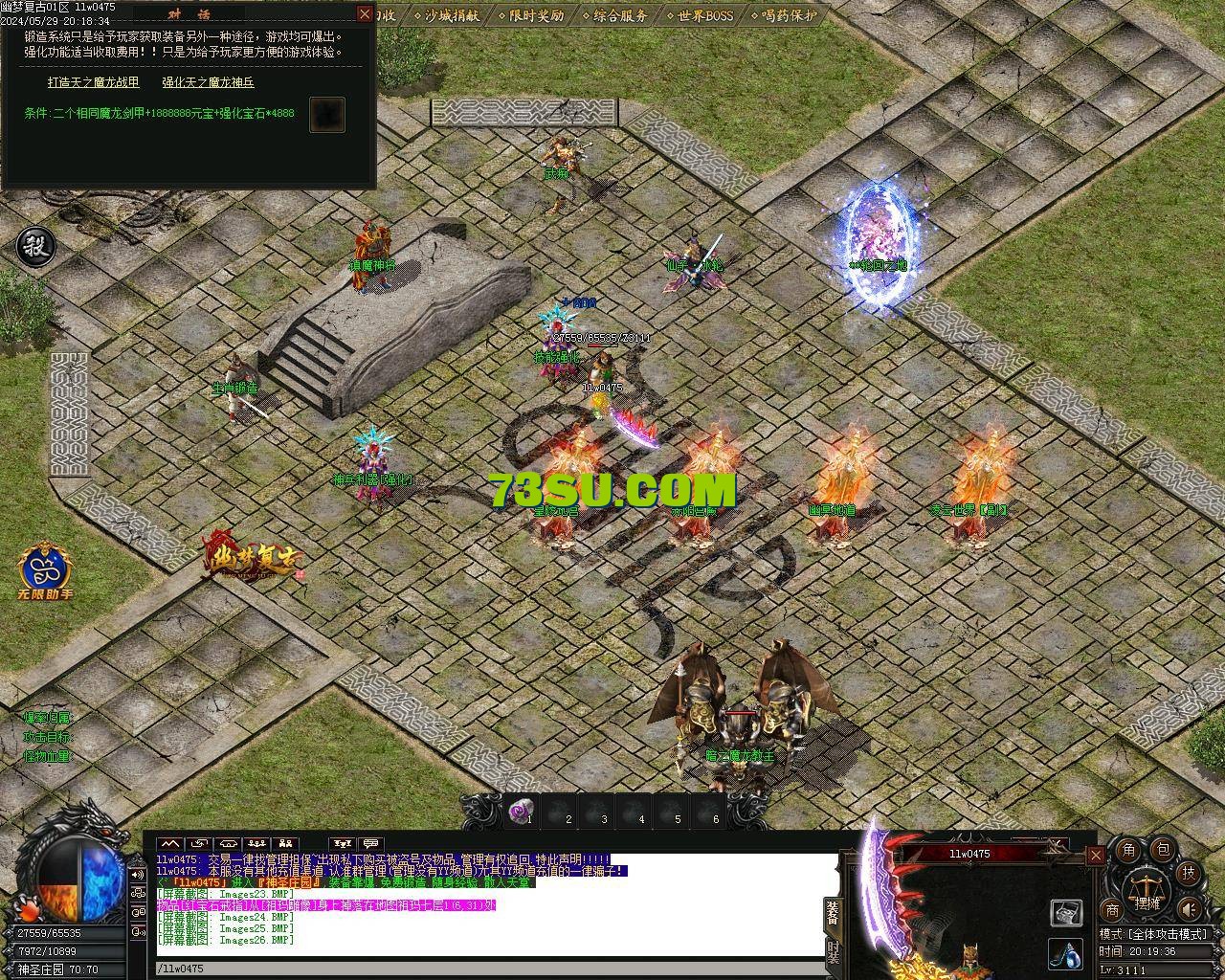Open the bag 包 button

click(x=1162, y=849)
